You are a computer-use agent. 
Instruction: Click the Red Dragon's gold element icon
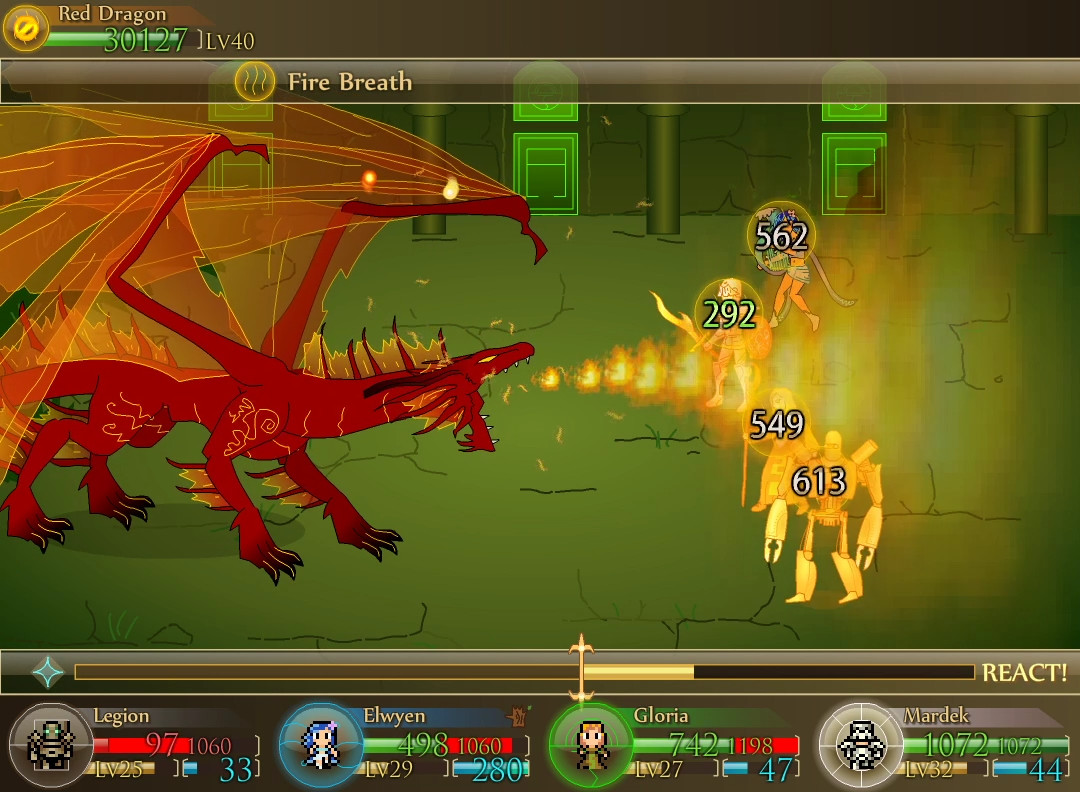coord(26,29)
